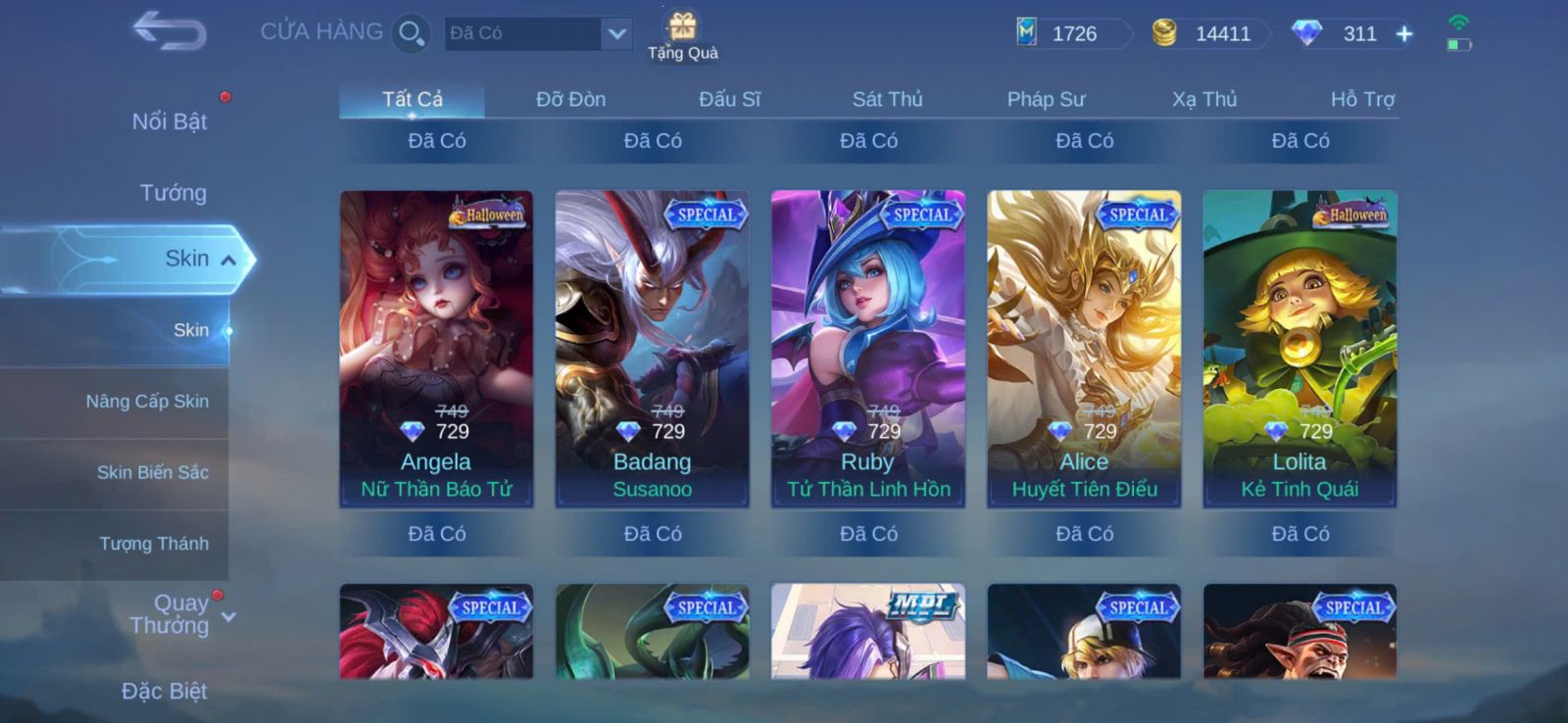
Task: Choose Skin Biến Sắc submenu
Action: click(x=152, y=472)
